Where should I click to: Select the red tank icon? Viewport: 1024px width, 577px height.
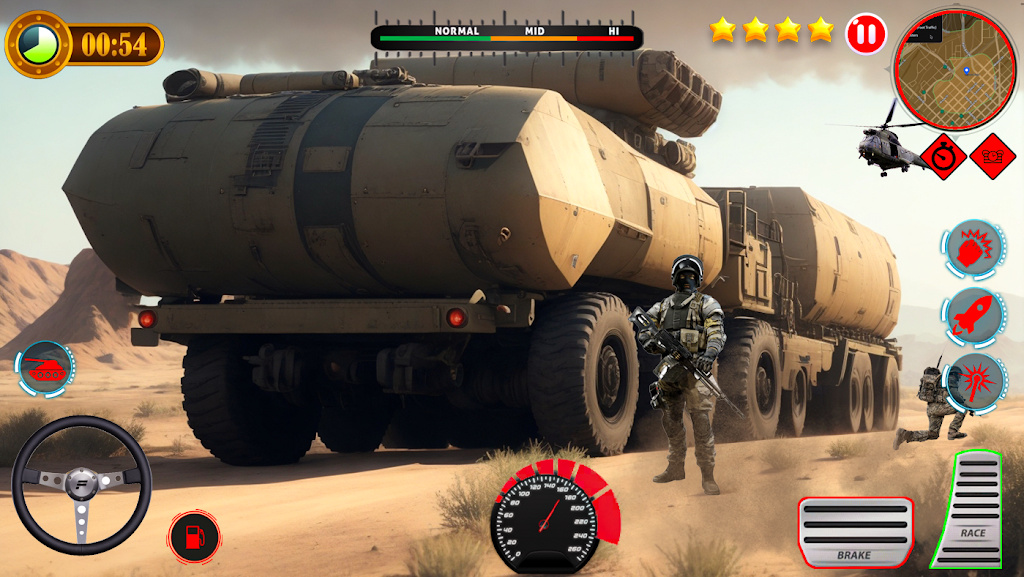[45, 368]
